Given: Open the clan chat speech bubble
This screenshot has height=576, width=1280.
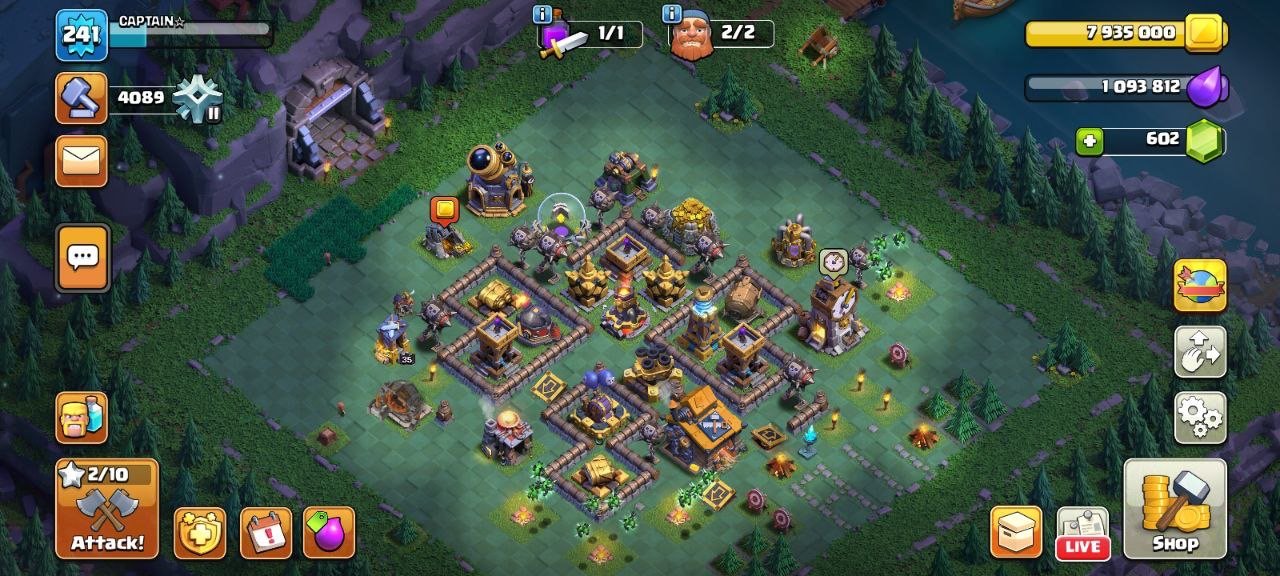Looking at the screenshot, I should [81, 257].
